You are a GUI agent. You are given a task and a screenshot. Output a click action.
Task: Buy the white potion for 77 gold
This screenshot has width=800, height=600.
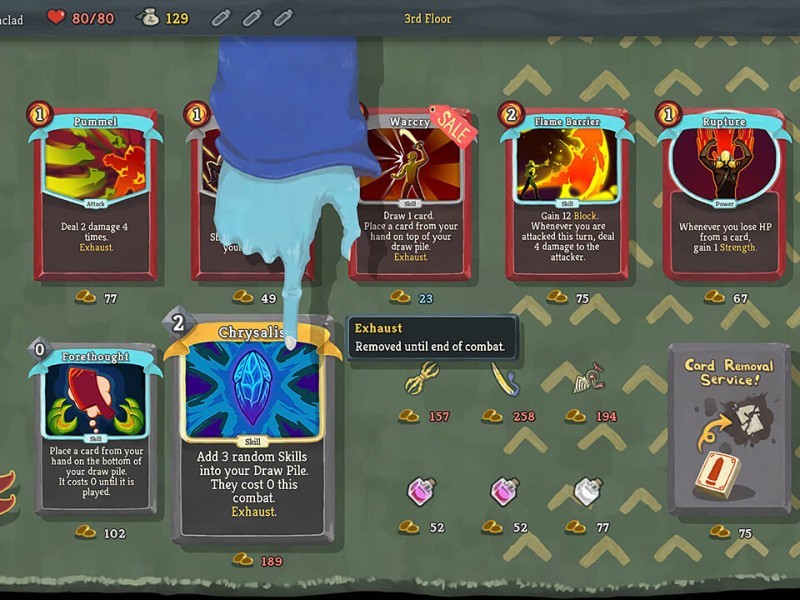[589, 492]
